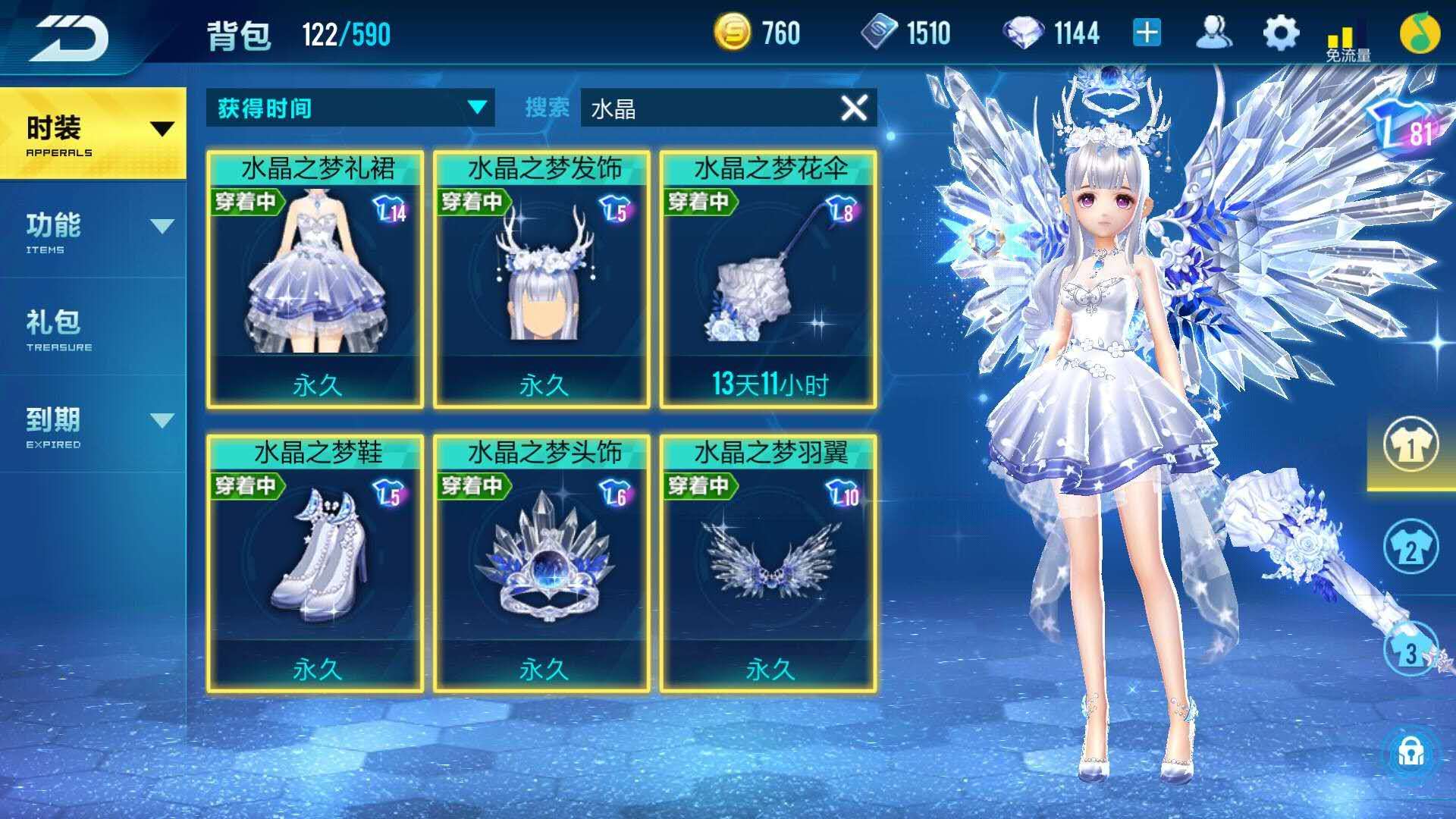Switch to the 时装 apparel tab
Viewport: 1456px width, 819px height.
93,133
